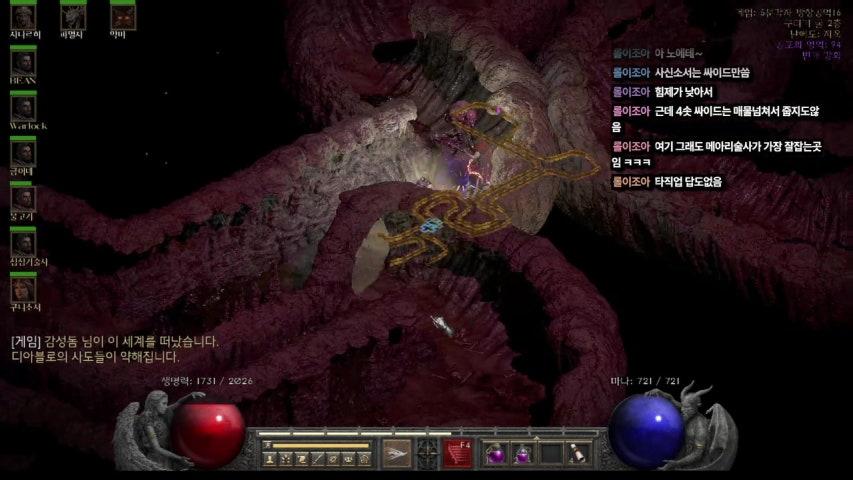Open the character screen mini-panel button
The width and height of the screenshot is (853, 480).
coord(270,459)
